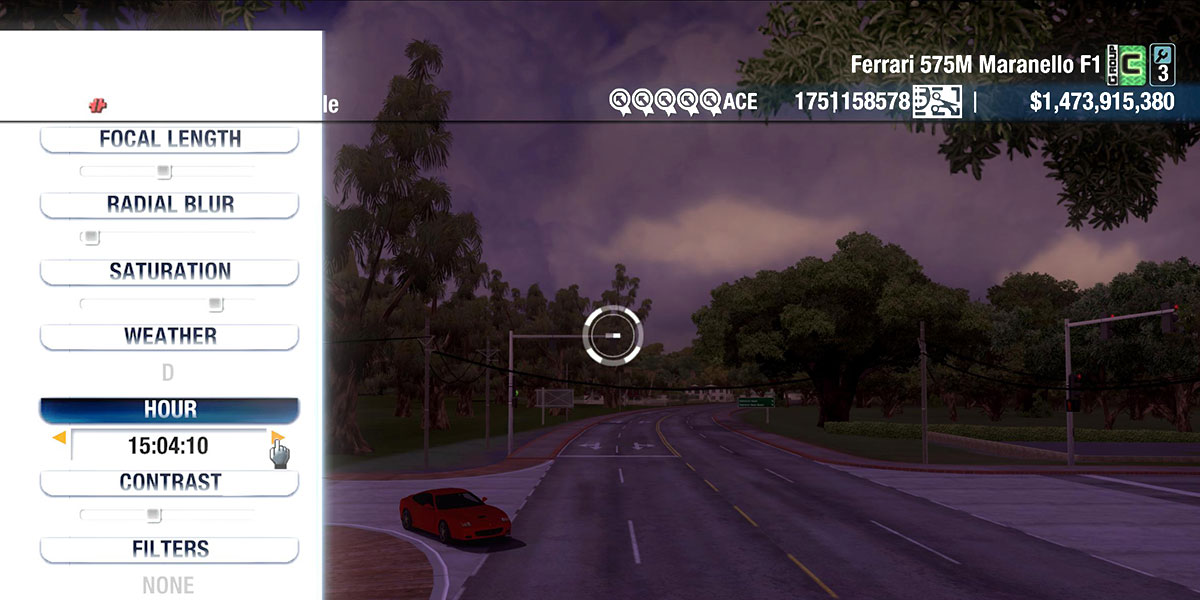Adjust the Focal Length slider handle
This screenshot has width=1200, height=600.
pyautogui.click(x=165, y=172)
